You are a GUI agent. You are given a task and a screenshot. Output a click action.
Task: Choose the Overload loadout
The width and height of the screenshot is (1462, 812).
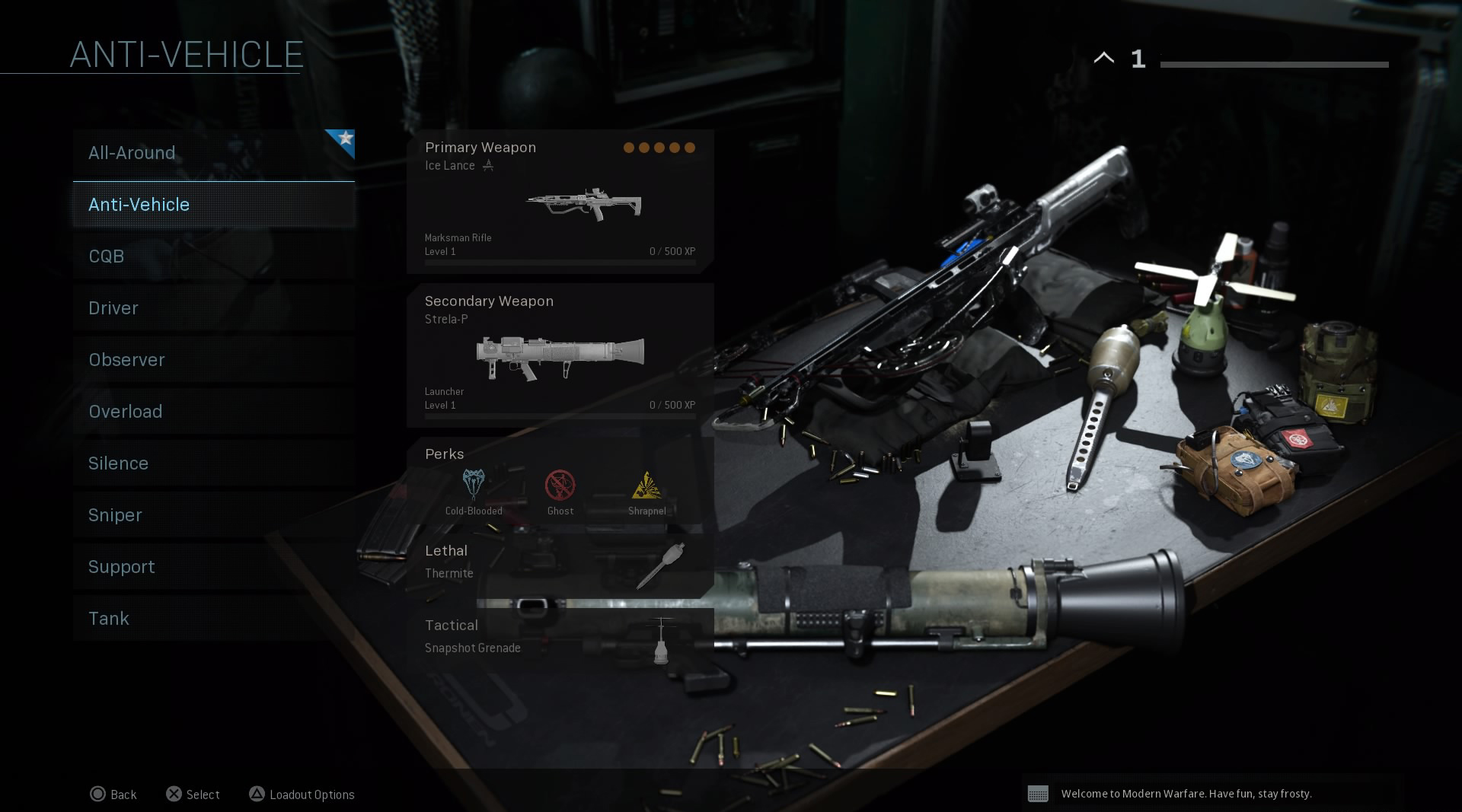pos(213,412)
